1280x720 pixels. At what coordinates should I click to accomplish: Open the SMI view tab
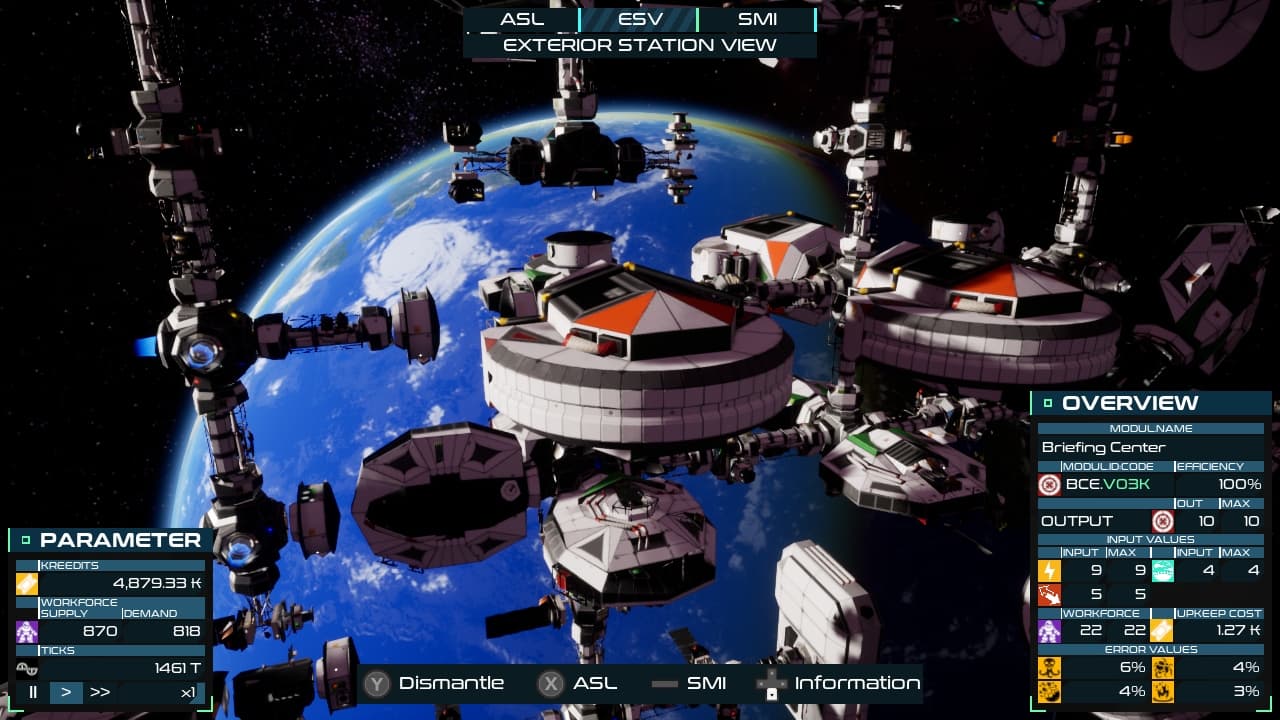(757, 18)
